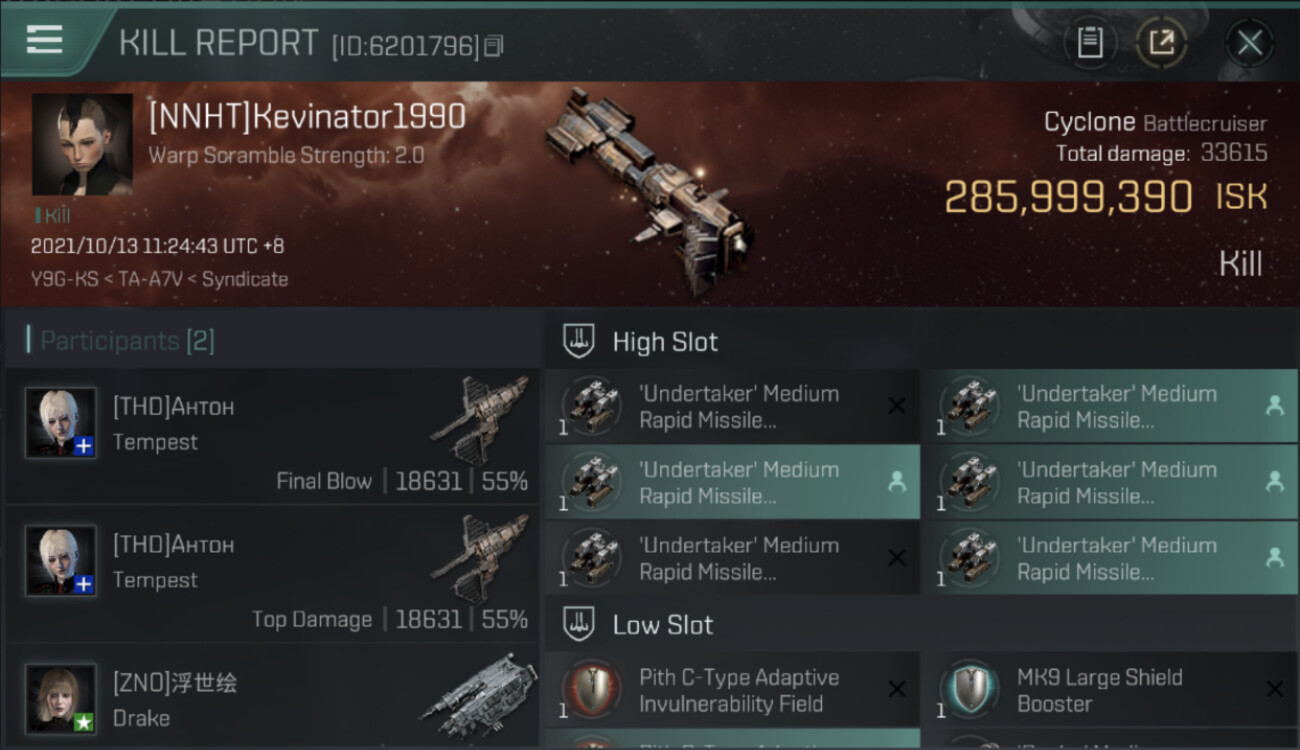The image size is (1300, 750).
Task: Close the Kill Report window
Action: (1249, 43)
